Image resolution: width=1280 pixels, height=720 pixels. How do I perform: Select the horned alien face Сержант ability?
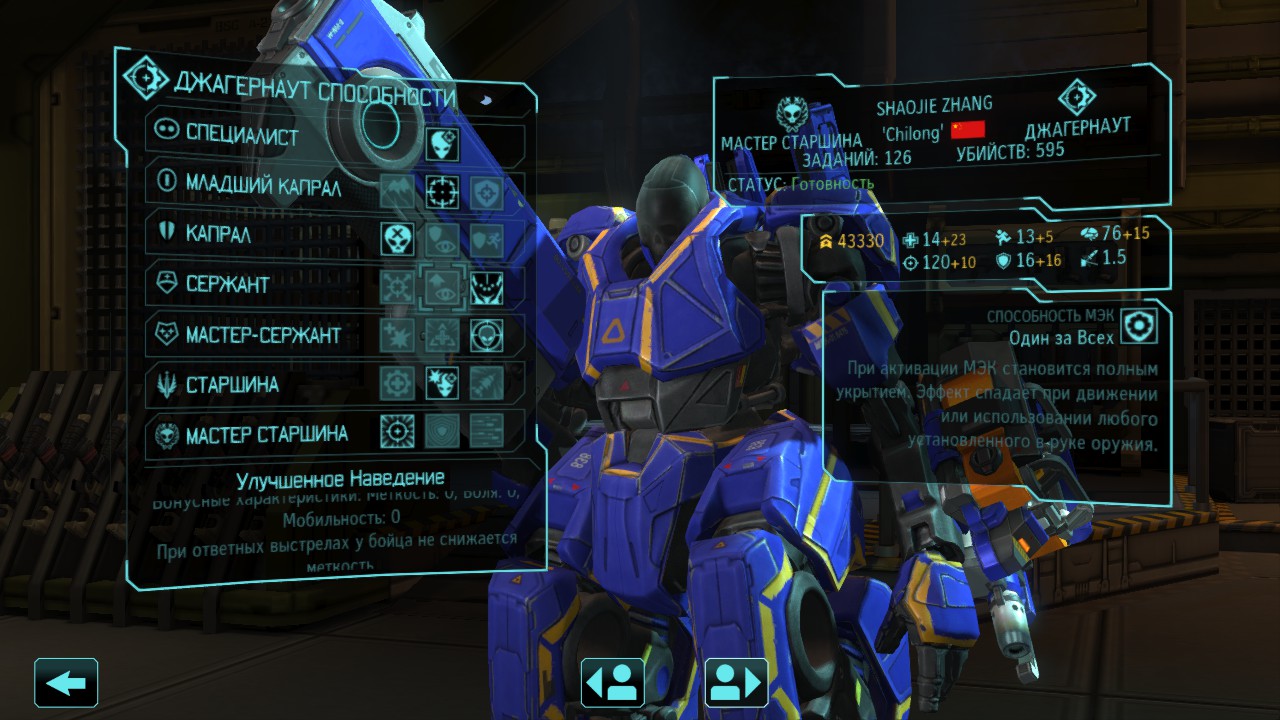tap(487, 287)
